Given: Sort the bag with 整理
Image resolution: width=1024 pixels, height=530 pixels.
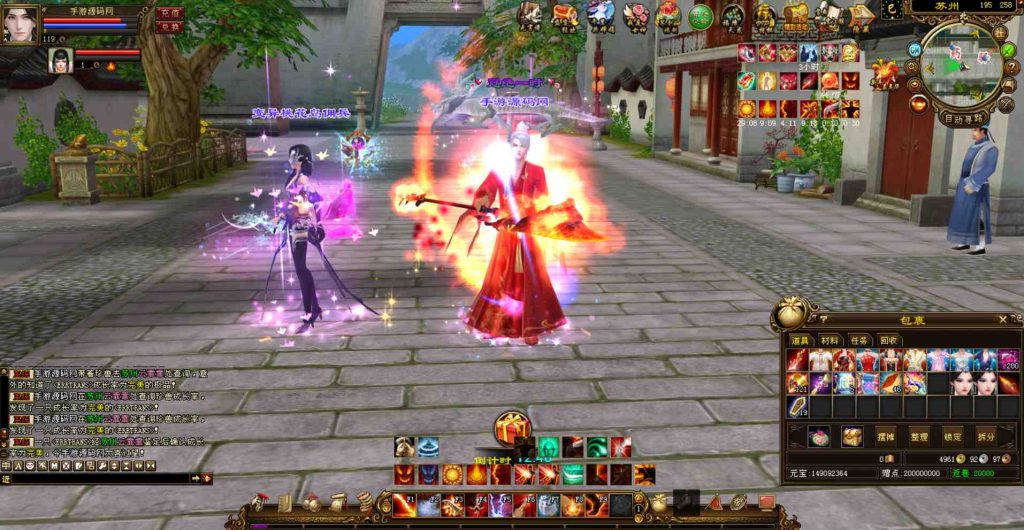Looking at the screenshot, I should 920,437.
